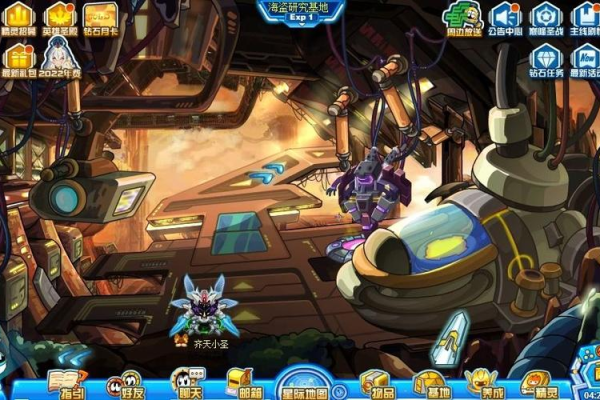The height and width of the screenshot is (400, 600).
Task: Open the 精灵招募 recruitment icon
Action: pos(19,16)
